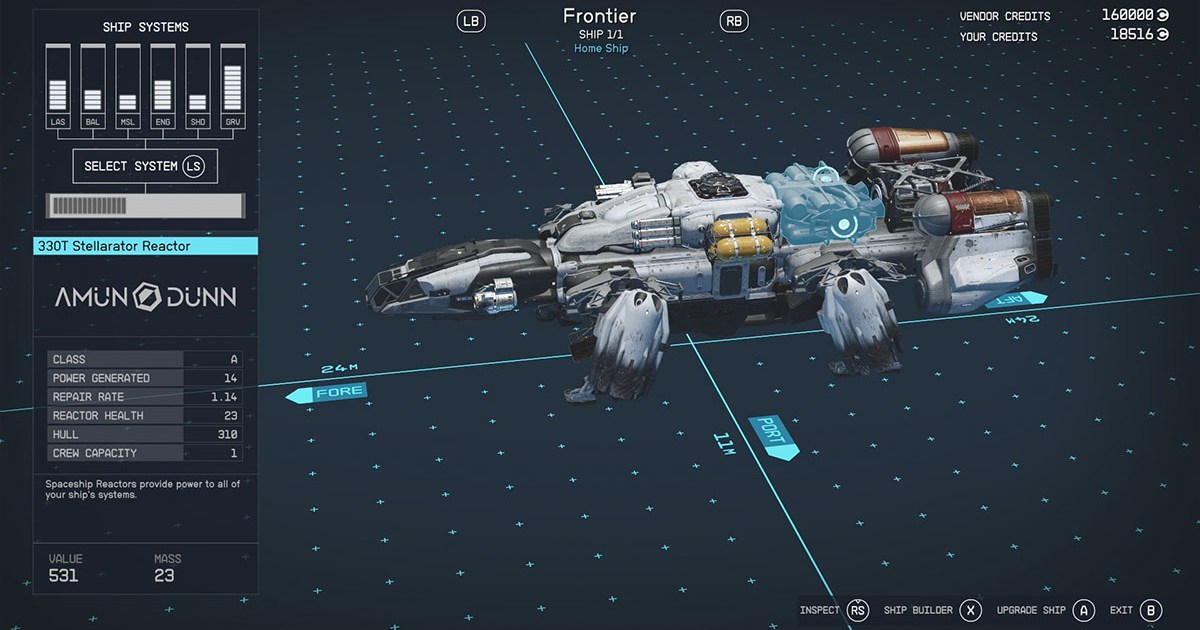
Task: Open the Ship Builder option
Action: coord(932,610)
